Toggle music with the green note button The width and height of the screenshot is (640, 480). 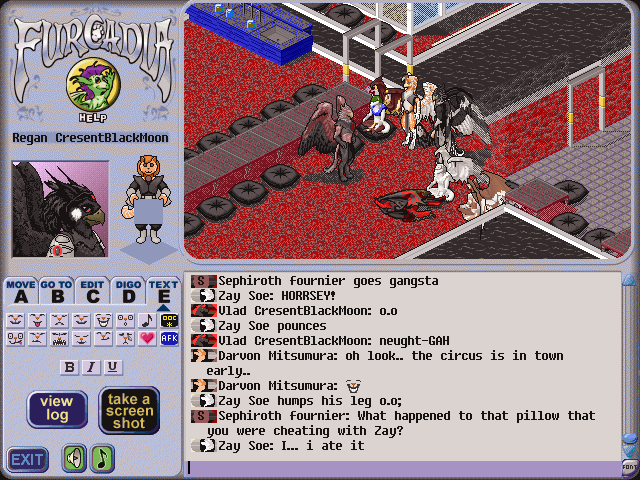102,458
